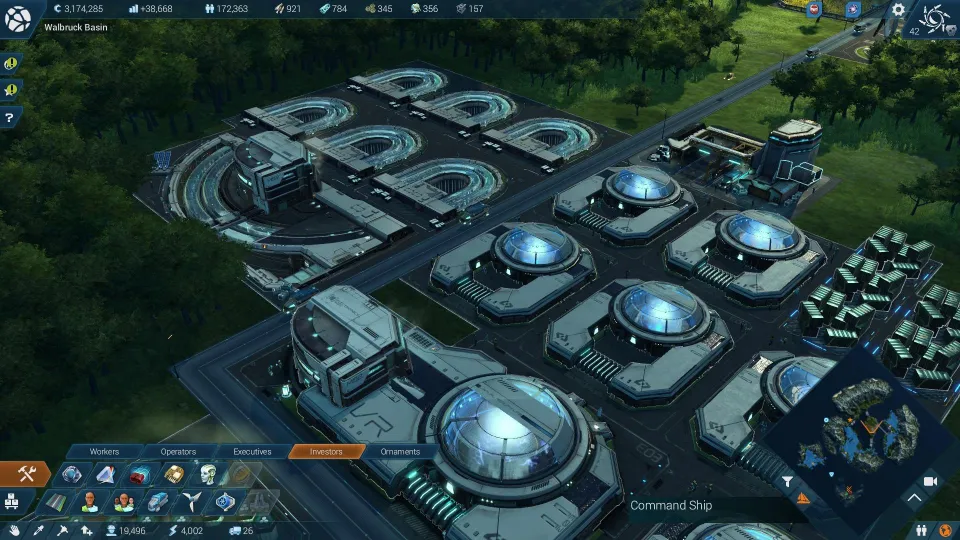Click the camera button by minimap
960x540 pixels.
930,482
